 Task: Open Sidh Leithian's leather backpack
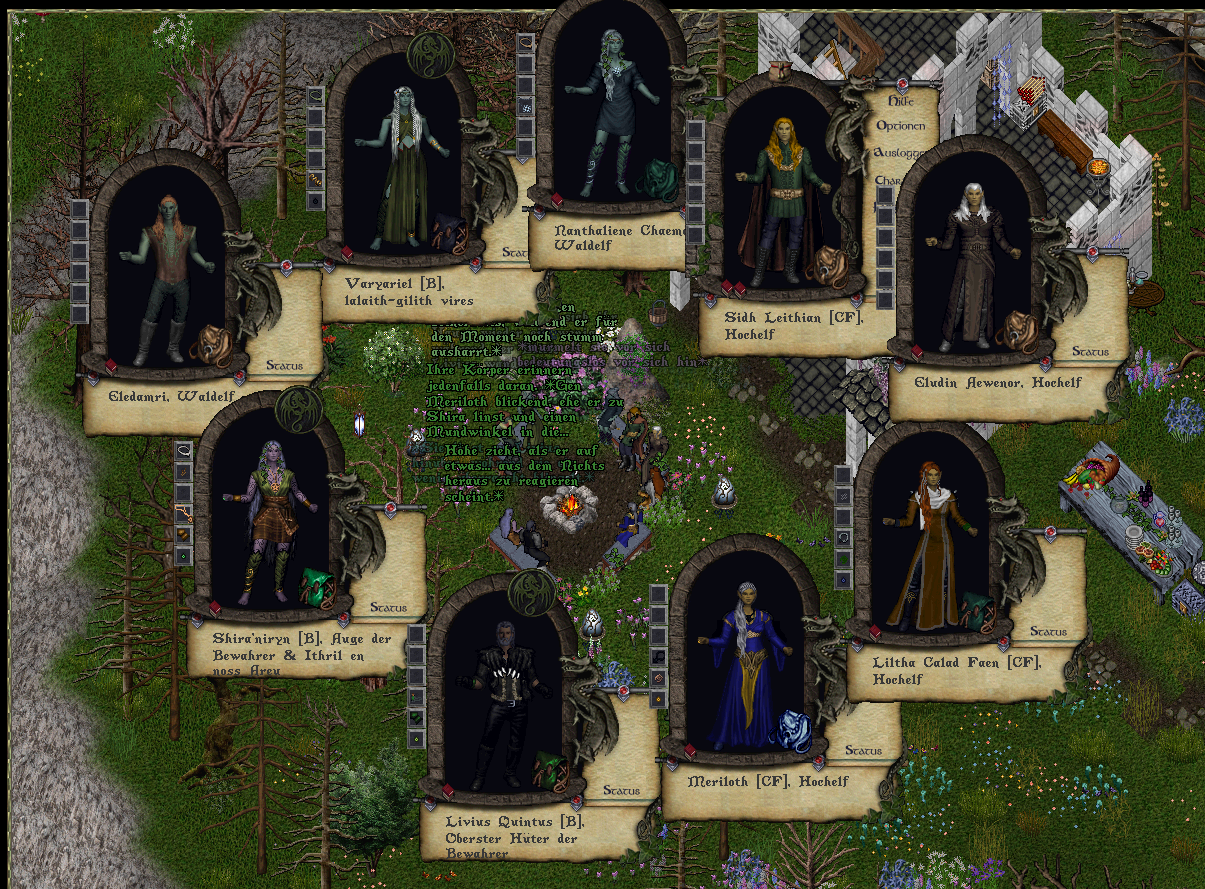pos(828,266)
